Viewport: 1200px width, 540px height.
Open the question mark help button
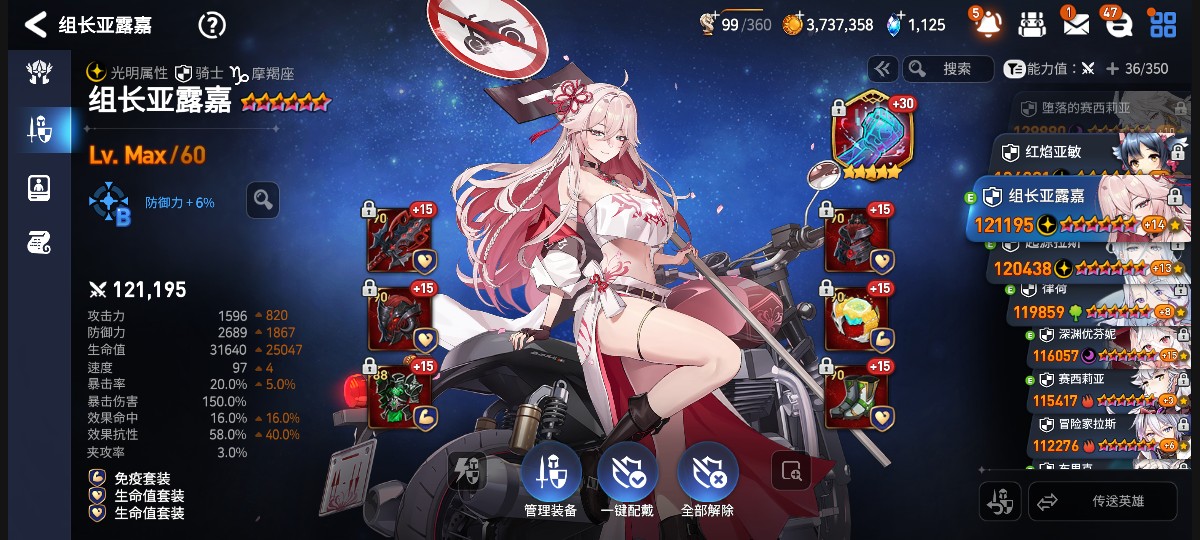click(212, 25)
